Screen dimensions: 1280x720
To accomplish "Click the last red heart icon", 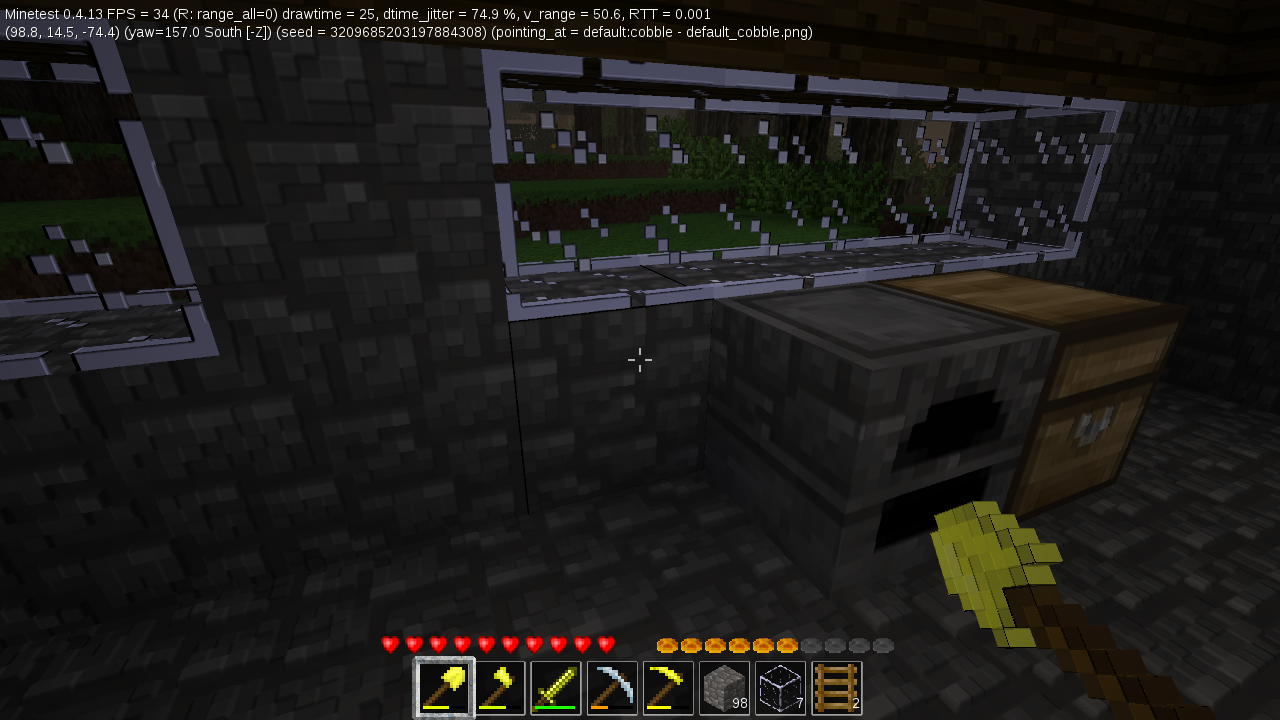I will 605,644.
